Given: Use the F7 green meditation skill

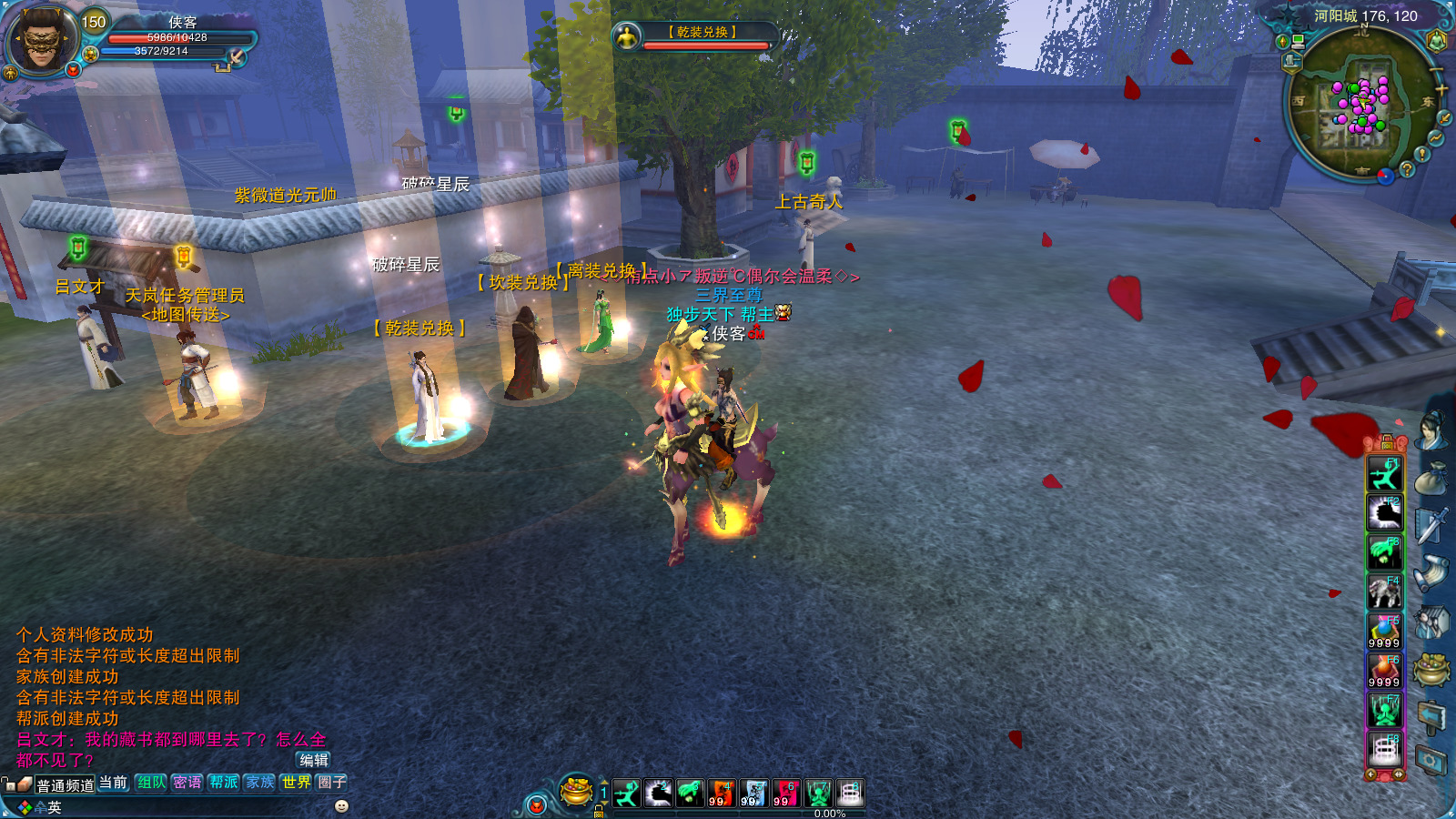Looking at the screenshot, I should [x=1385, y=711].
